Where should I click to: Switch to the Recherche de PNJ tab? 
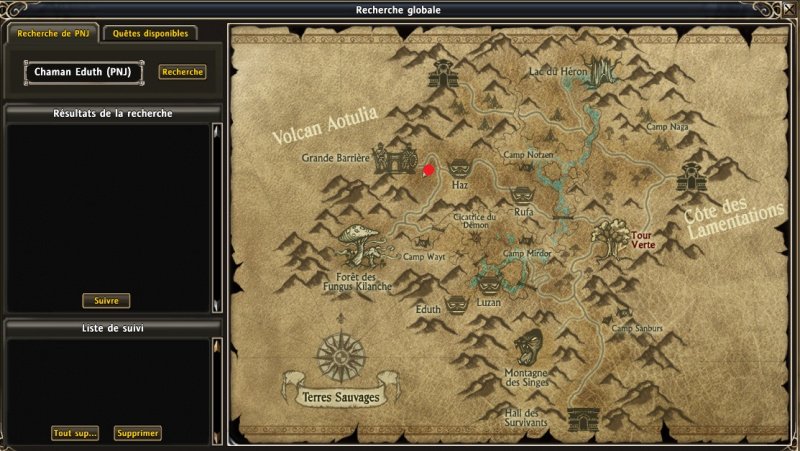(53, 33)
